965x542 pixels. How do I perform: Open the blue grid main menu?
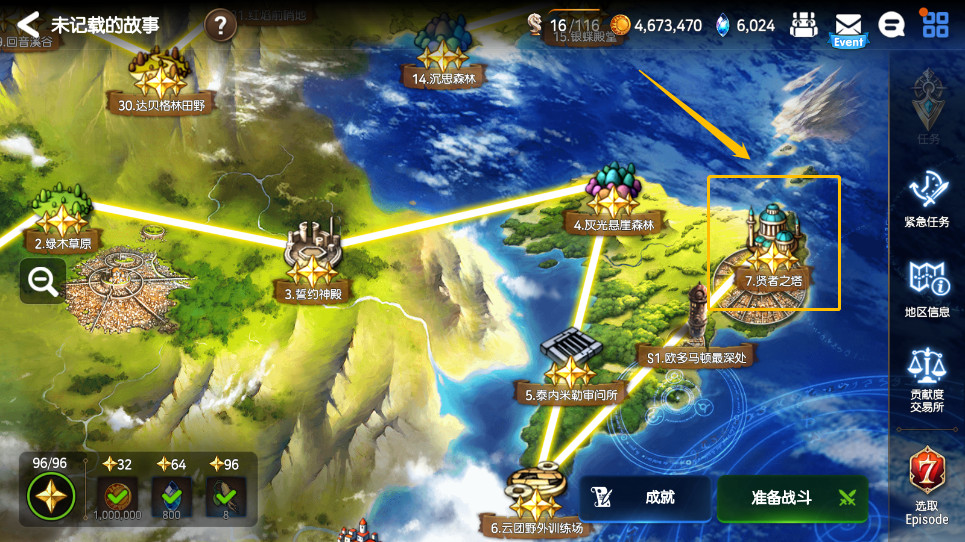click(x=935, y=25)
